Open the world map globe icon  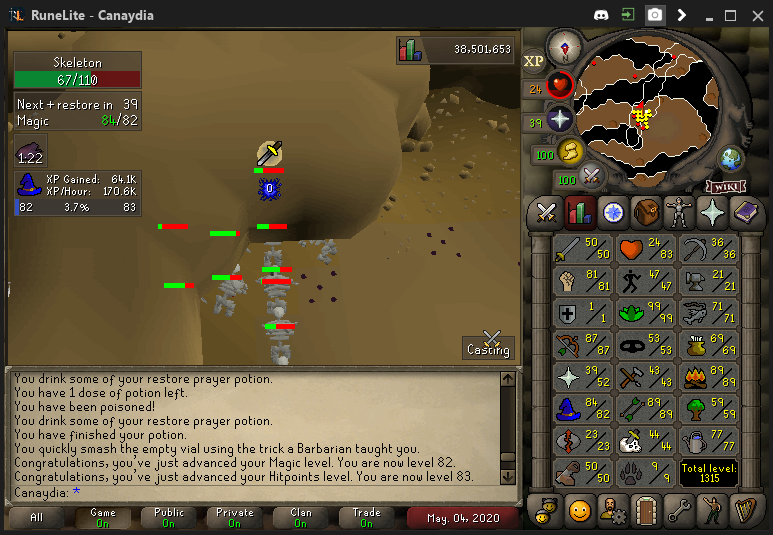point(731,158)
